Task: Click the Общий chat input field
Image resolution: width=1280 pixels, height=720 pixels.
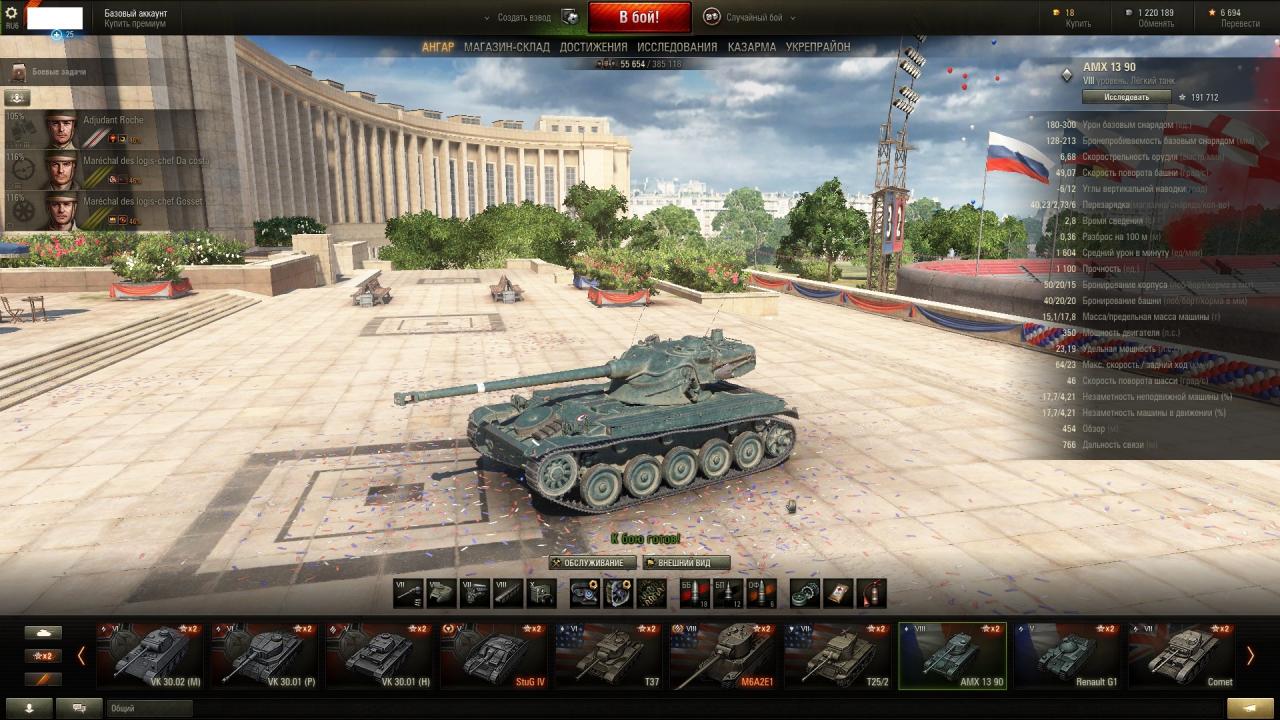Action: (150, 708)
